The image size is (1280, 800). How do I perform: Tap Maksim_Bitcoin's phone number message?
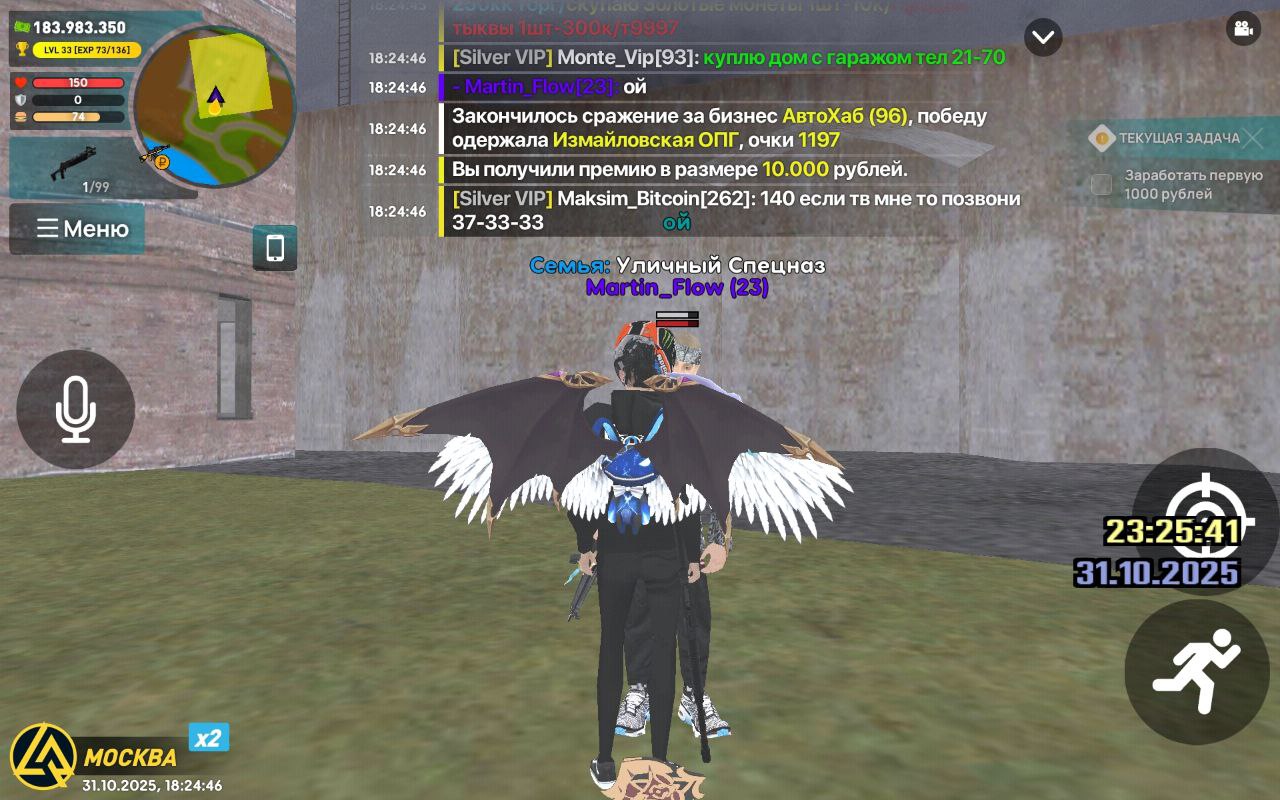click(x=730, y=209)
